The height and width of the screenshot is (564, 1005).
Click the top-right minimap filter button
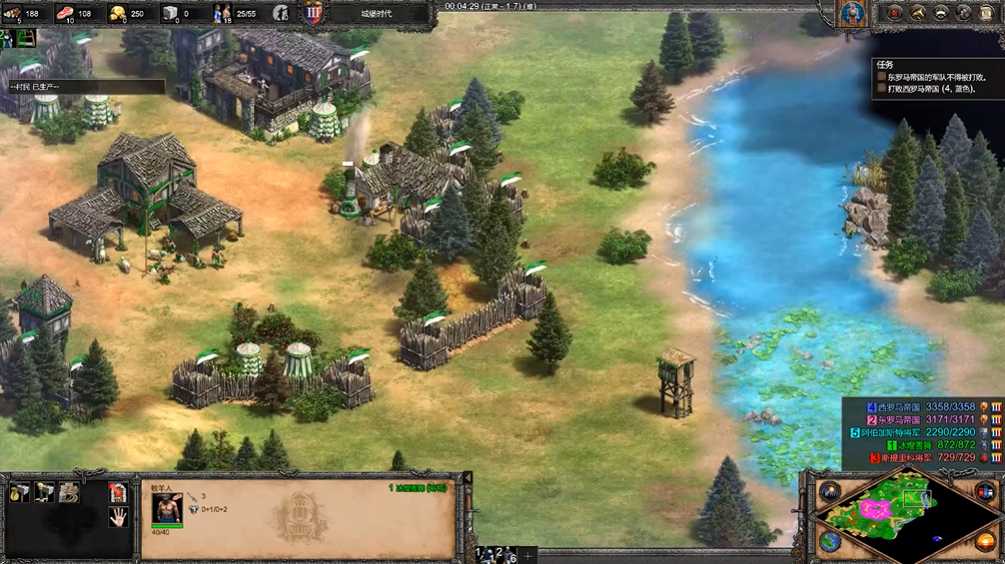tap(986, 491)
